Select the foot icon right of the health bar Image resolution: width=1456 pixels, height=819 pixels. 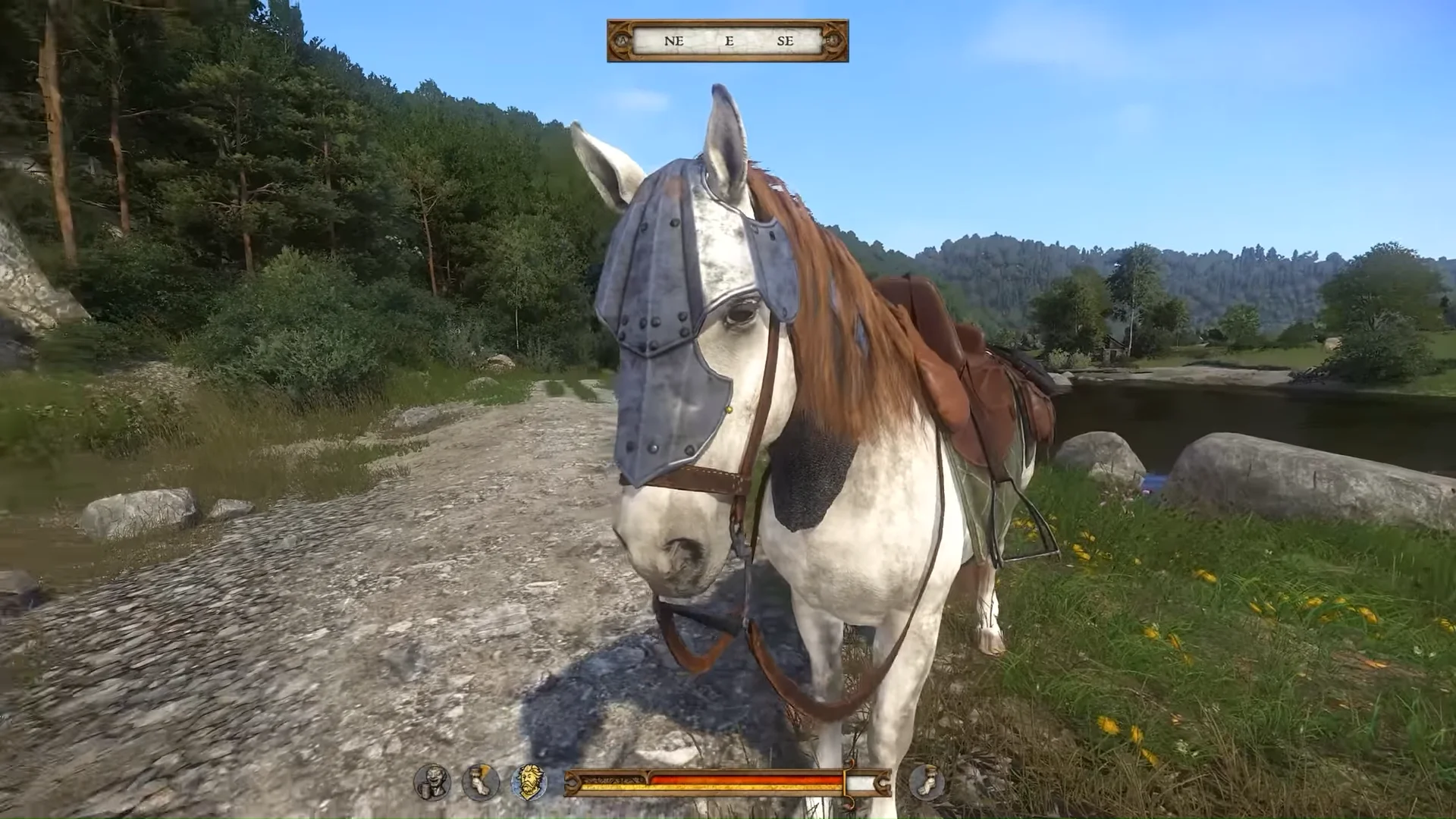tap(926, 782)
